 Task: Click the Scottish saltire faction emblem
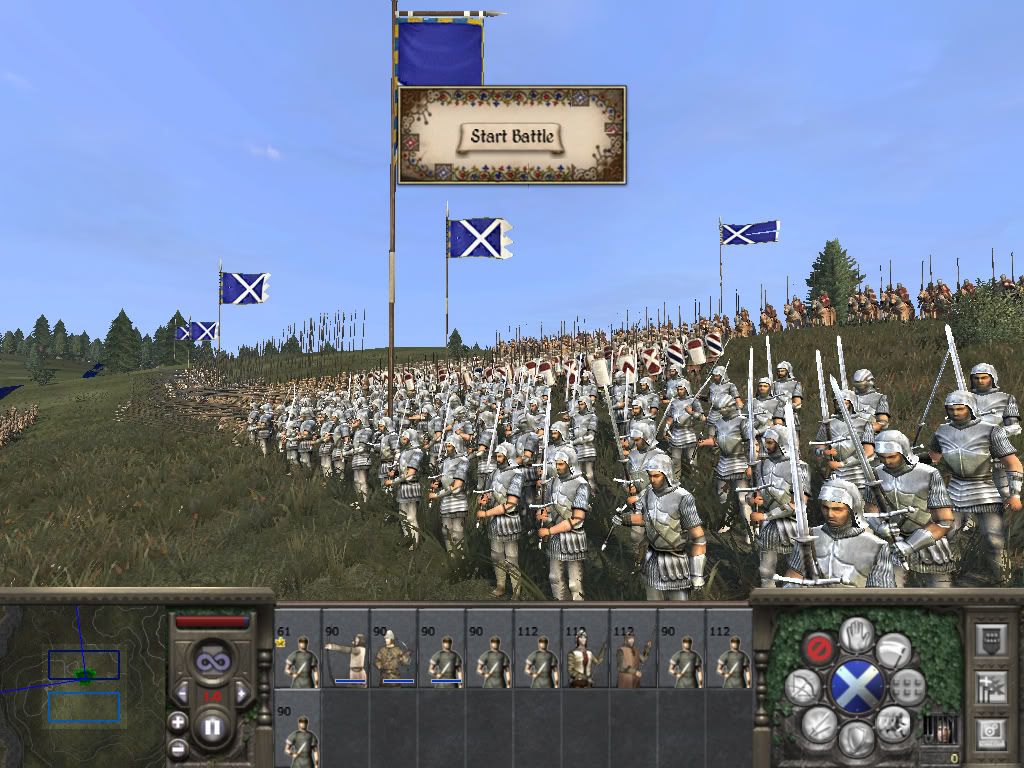tap(856, 687)
